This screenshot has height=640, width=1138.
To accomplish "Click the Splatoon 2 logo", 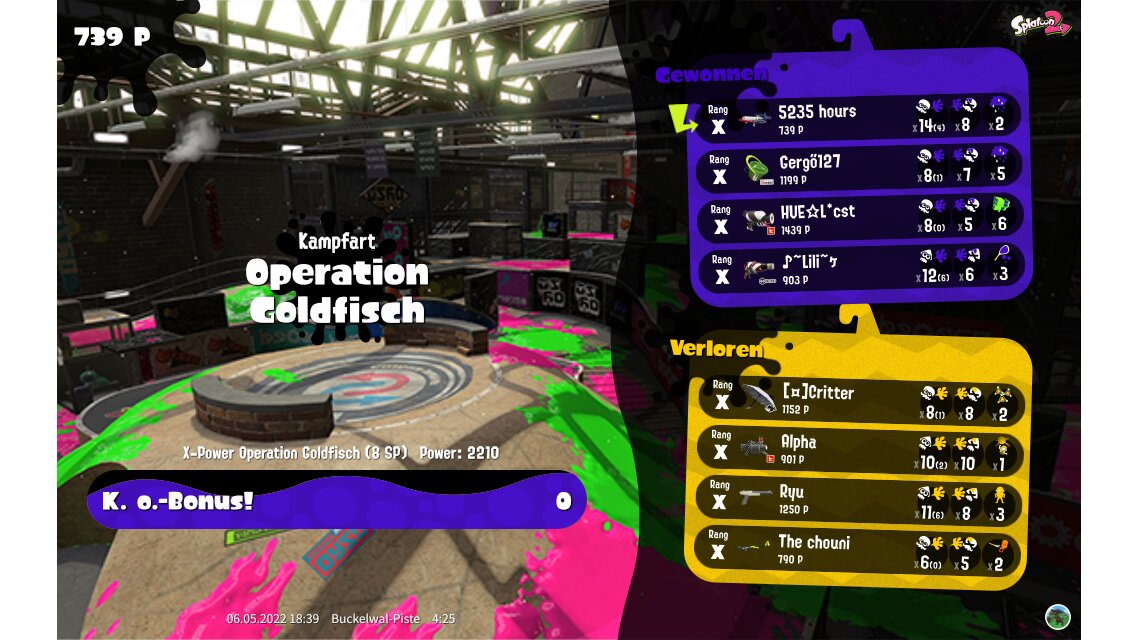I will point(1040,24).
